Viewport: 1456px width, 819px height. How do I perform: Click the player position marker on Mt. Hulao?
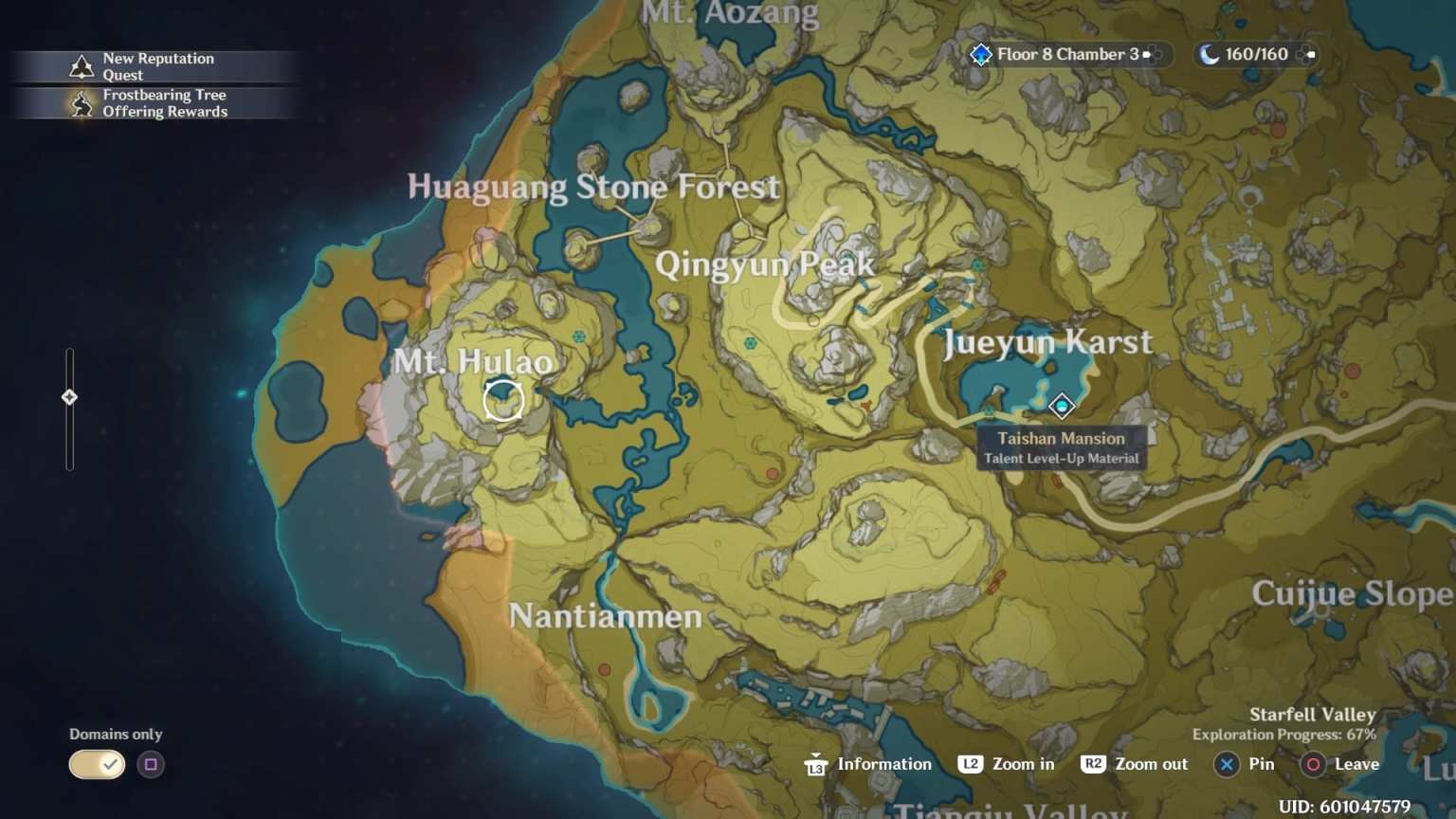[503, 400]
